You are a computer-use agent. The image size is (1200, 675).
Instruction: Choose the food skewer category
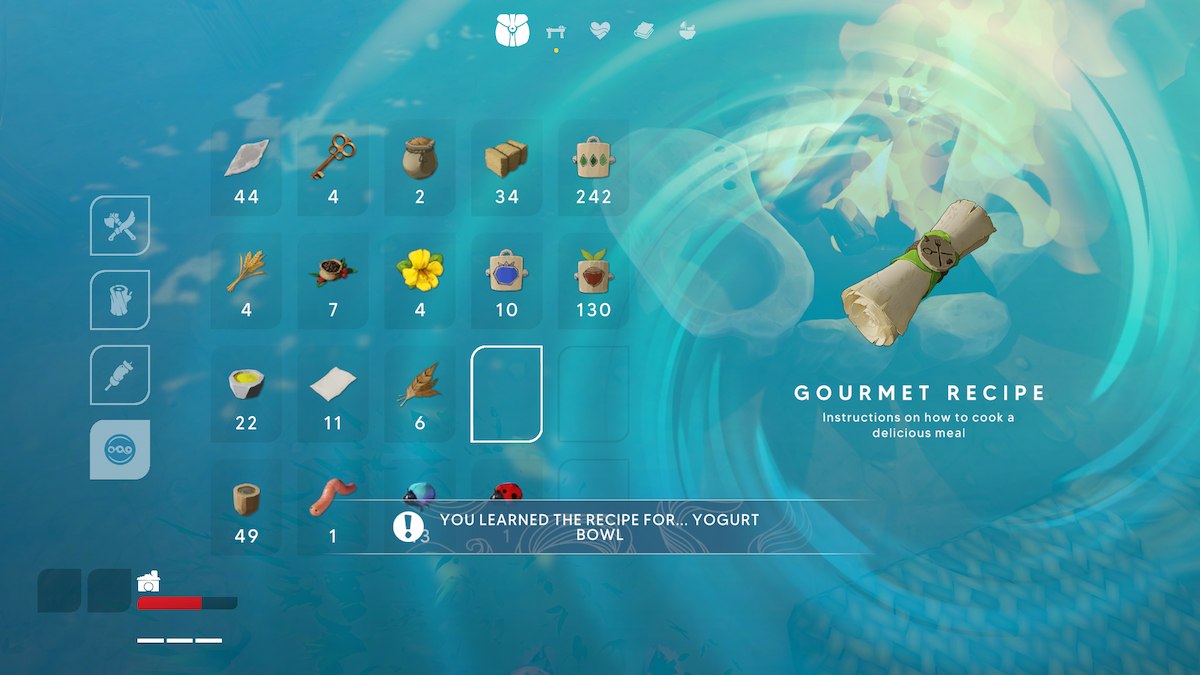coord(120,375)
